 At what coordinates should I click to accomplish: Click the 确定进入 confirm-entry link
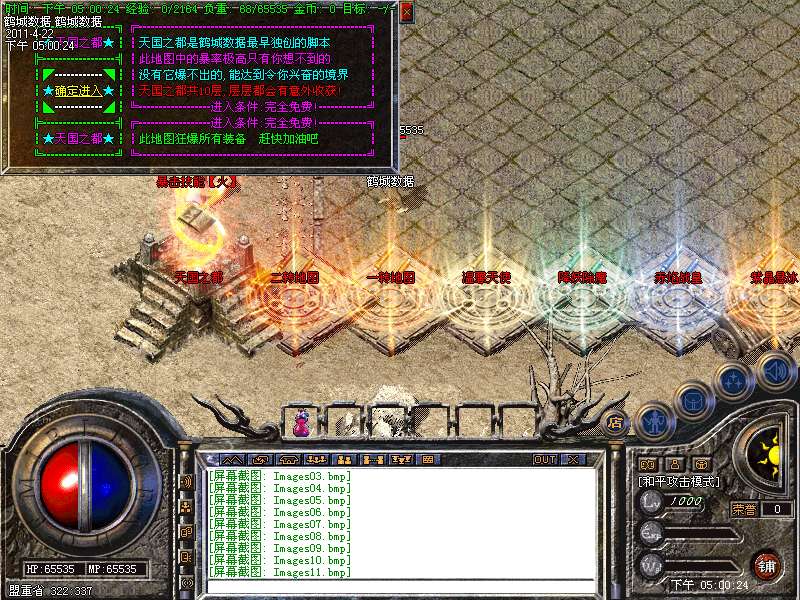click(78, 91)
